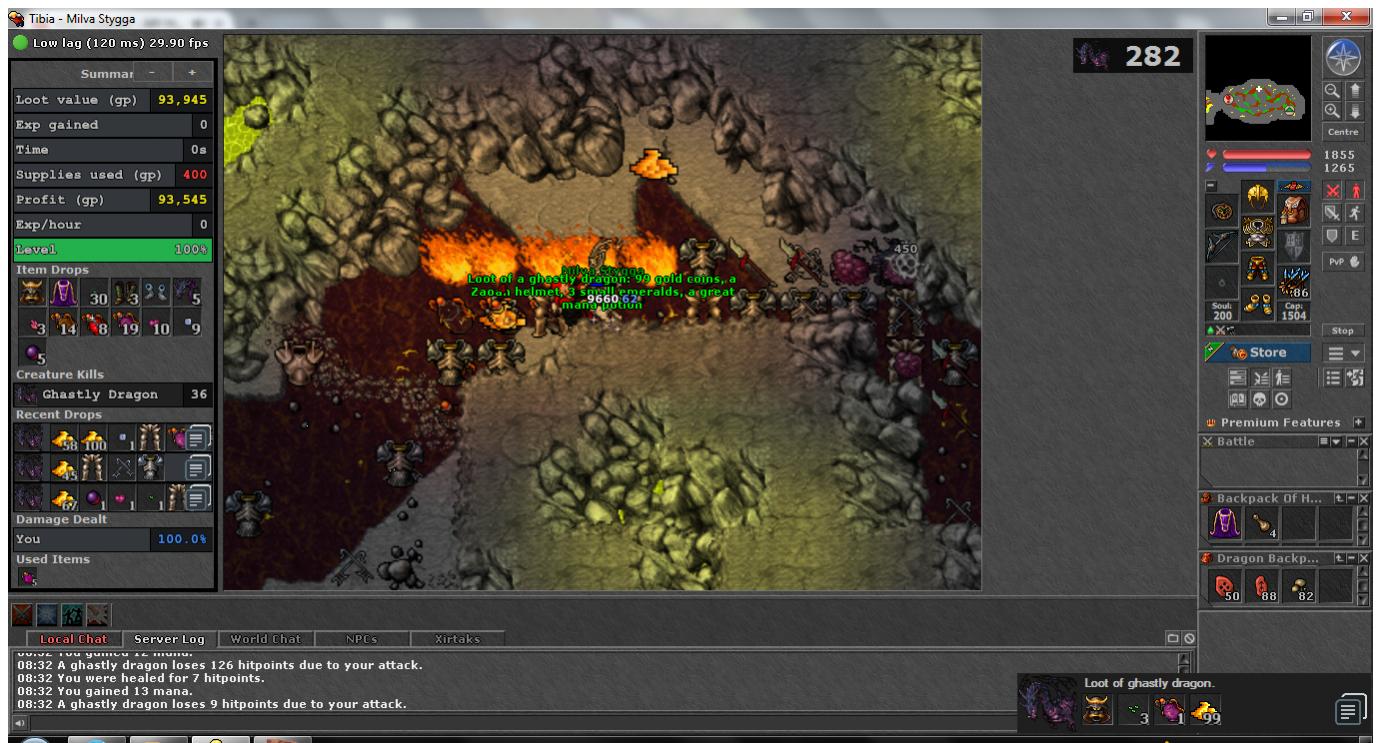Screen dimensions: 1381x743
Task: Click the plus button on Summary panel
Action: [x=191, y=73]
